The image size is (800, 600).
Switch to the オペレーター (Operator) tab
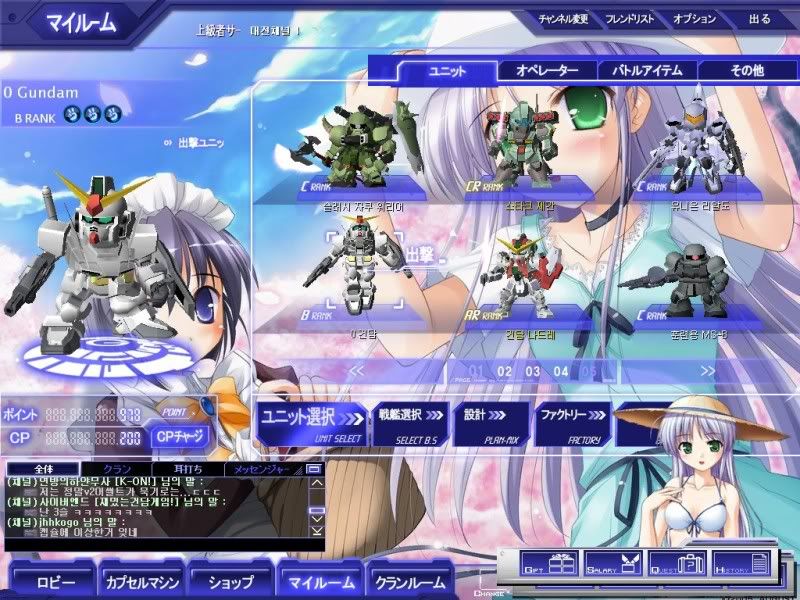[x=547, y=71]
